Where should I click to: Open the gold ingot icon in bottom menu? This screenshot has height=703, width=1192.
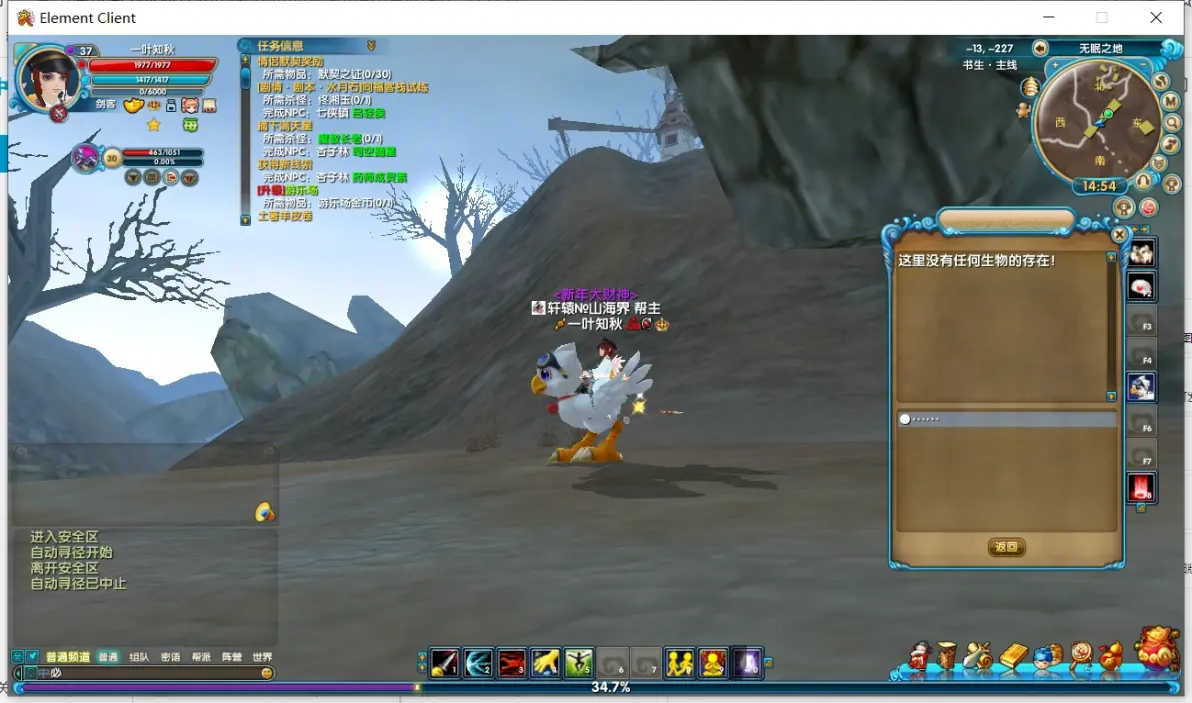click(1013, 656)
